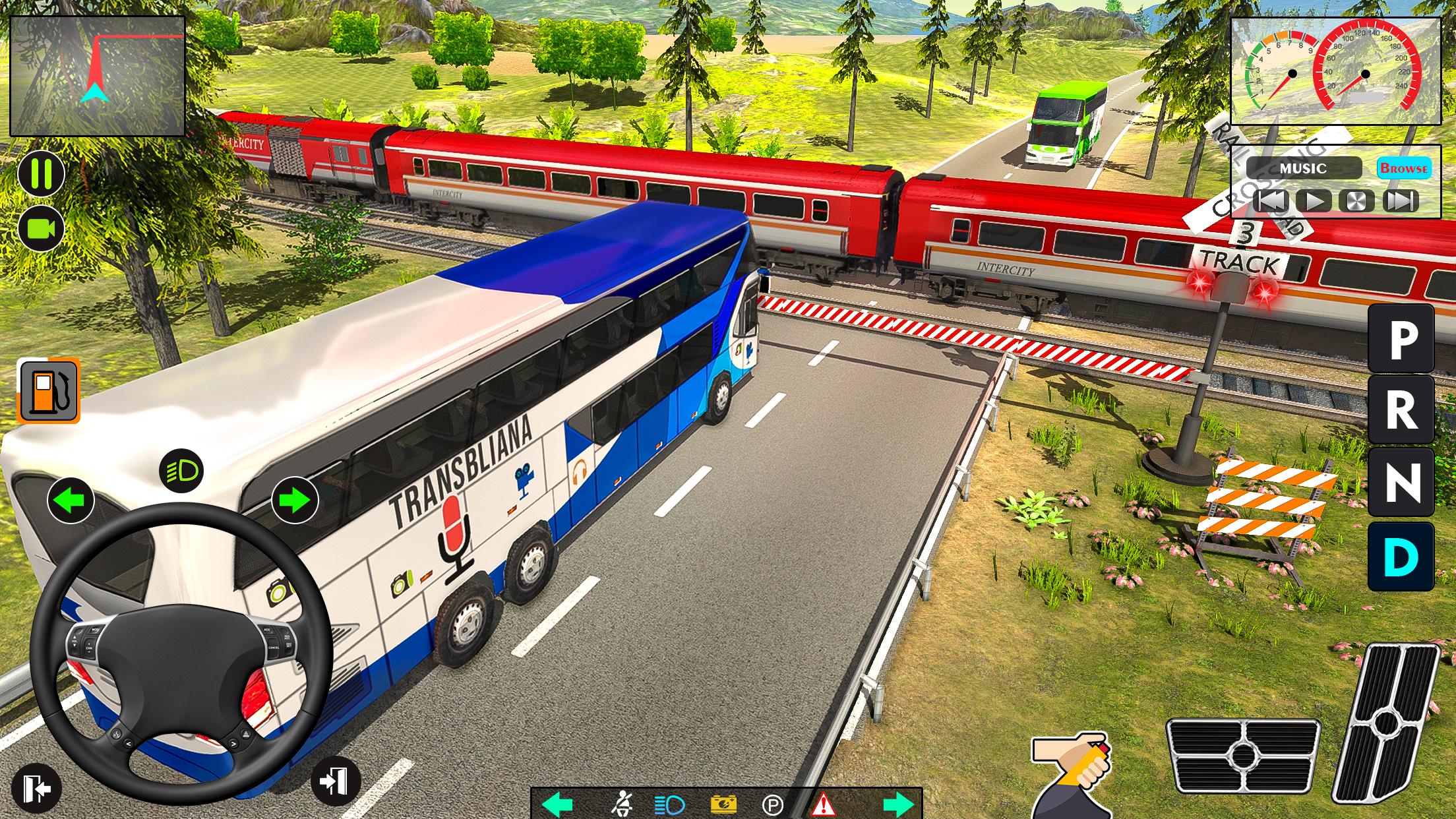Click the seatbelt icon on bottom bar
This screenshot has width=1456, height=819.
coord(623,803)
